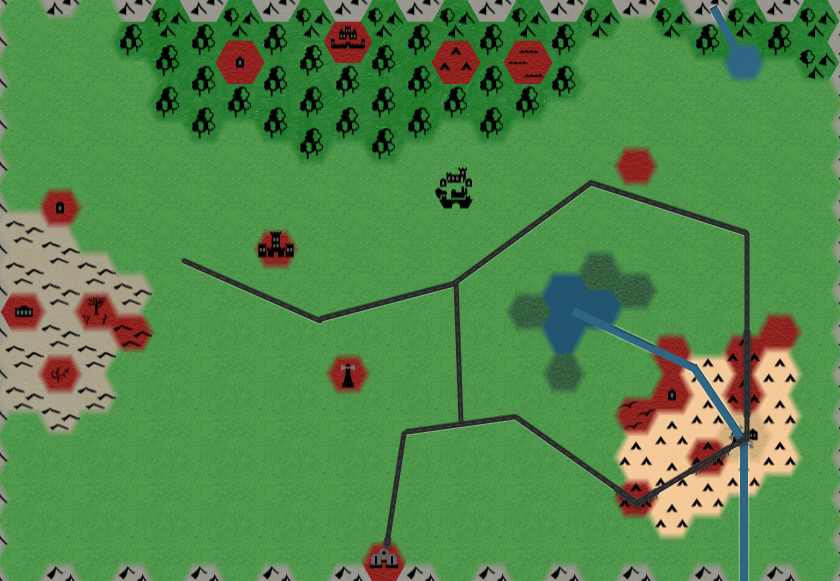
Task: Pick the domed town marker at road's end
Action: (383, 559)
